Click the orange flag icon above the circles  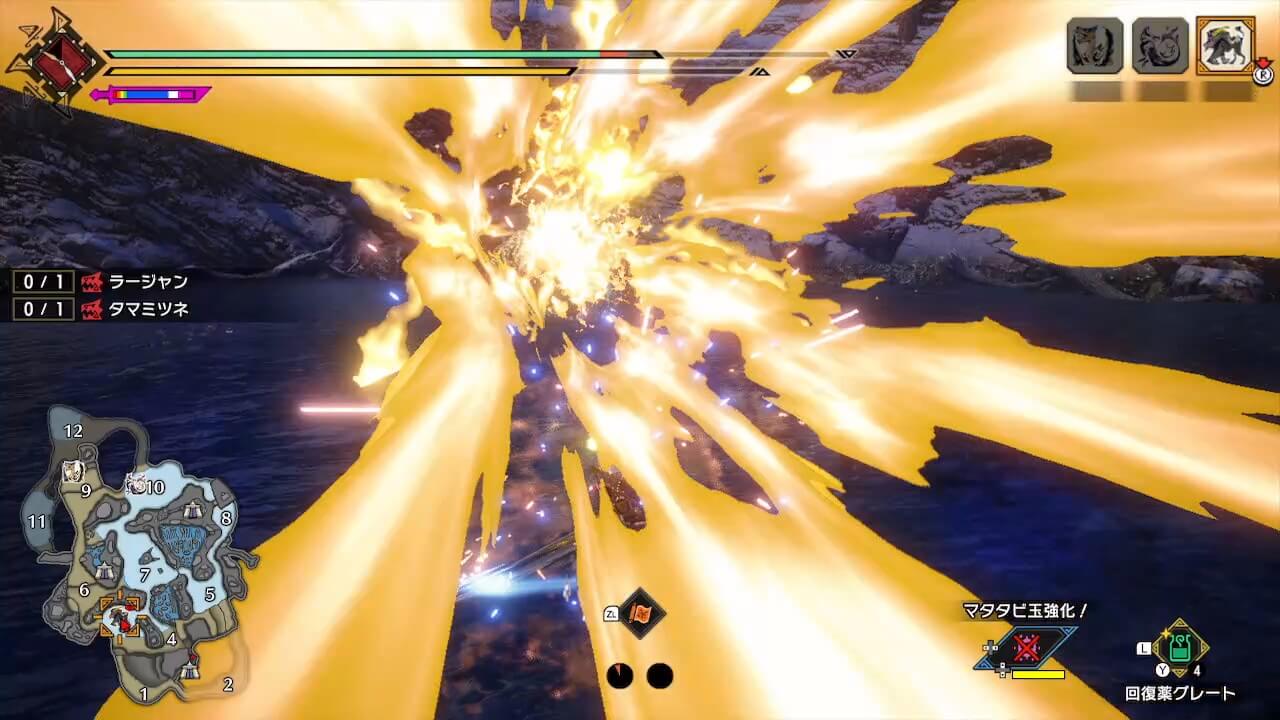click(640, 612)
